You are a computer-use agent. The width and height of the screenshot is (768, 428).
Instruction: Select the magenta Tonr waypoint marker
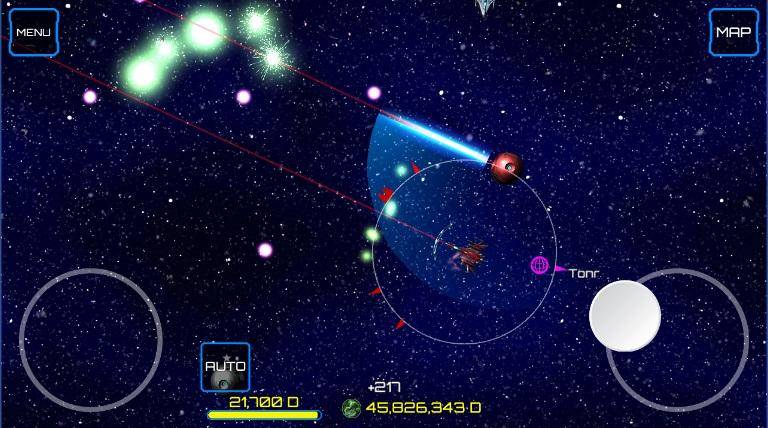[x=540, y=265]
